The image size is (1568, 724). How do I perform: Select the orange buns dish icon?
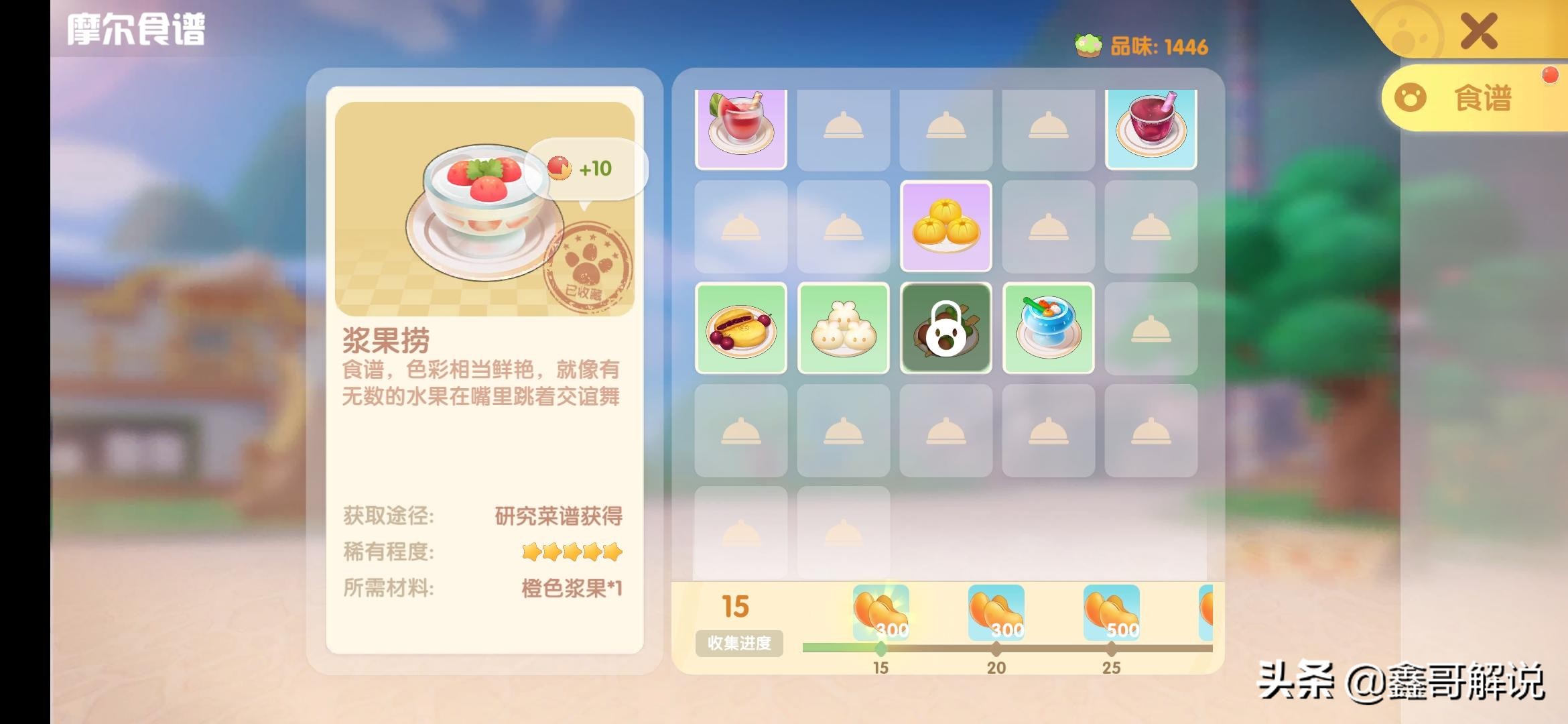tap(946, 228)
